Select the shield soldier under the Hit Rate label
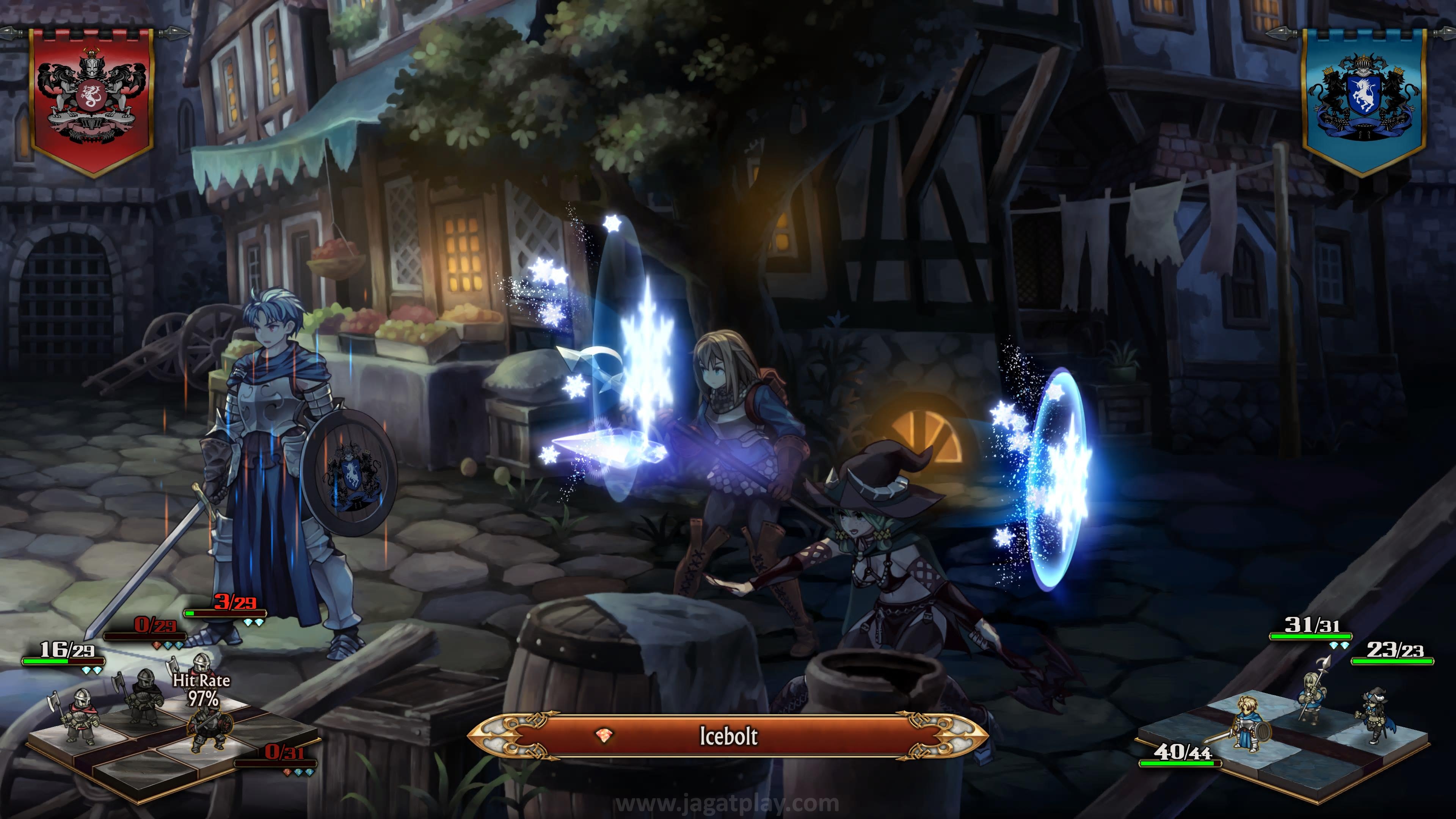Viewport: 1456px width, 819px height. (208, 730)
